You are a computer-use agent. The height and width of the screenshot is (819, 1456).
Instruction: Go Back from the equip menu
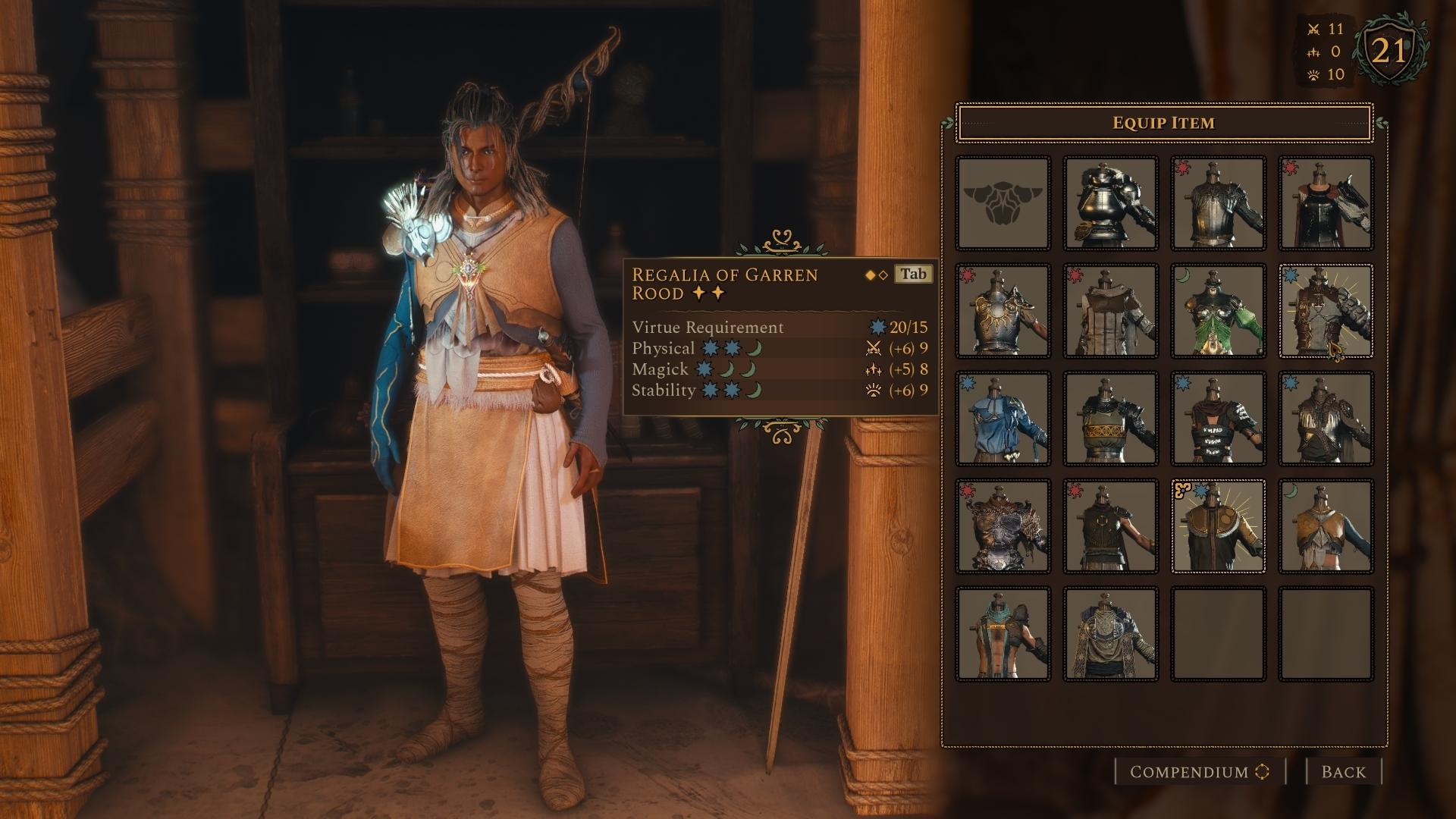click(x=1343, y=772)
